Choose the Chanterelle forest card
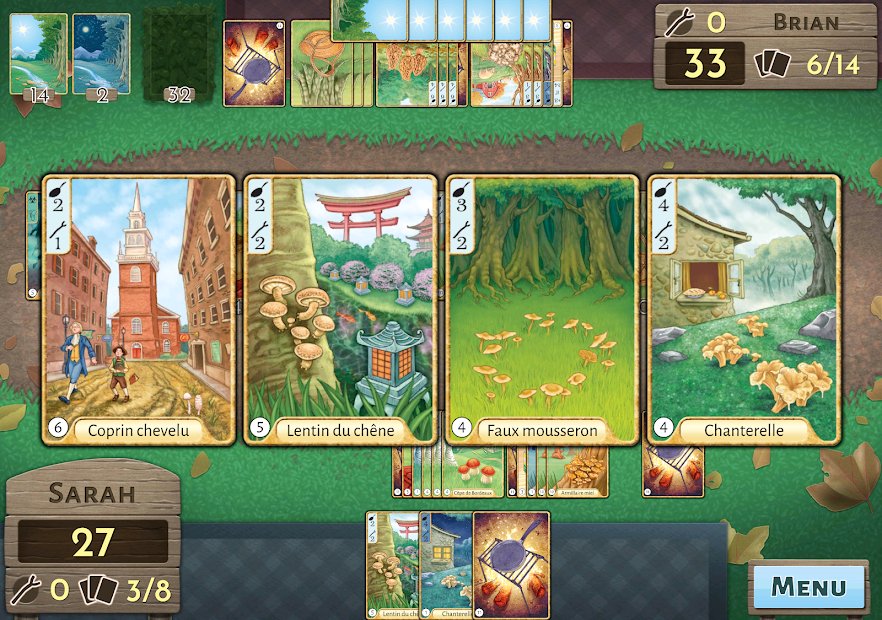Screen dimensions: 882x620 click(x=743, y=310)
